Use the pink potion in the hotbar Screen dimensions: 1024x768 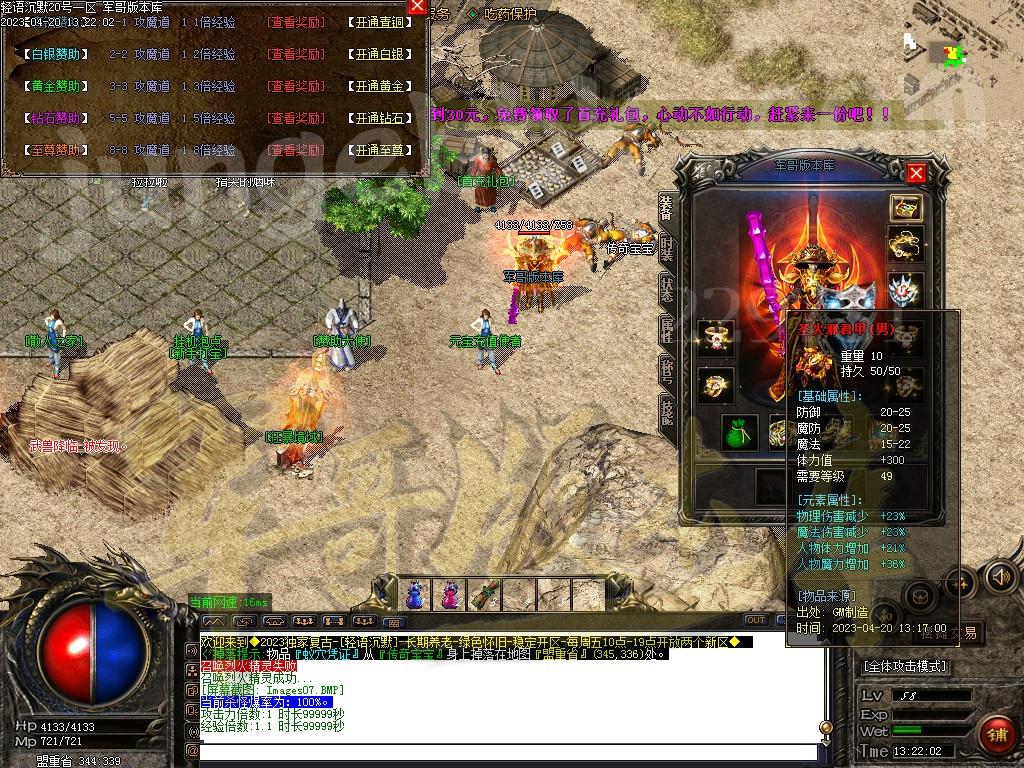point(449,595)
